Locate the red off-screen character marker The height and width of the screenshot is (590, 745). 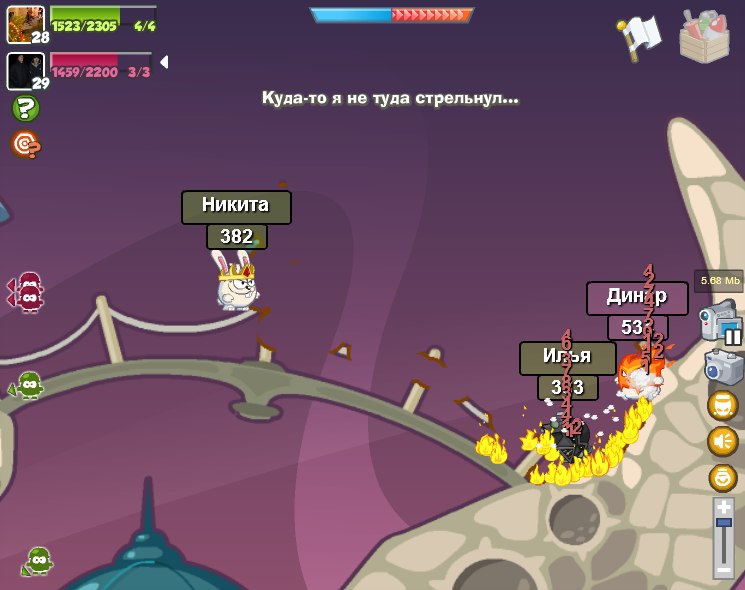pos(27,292)
